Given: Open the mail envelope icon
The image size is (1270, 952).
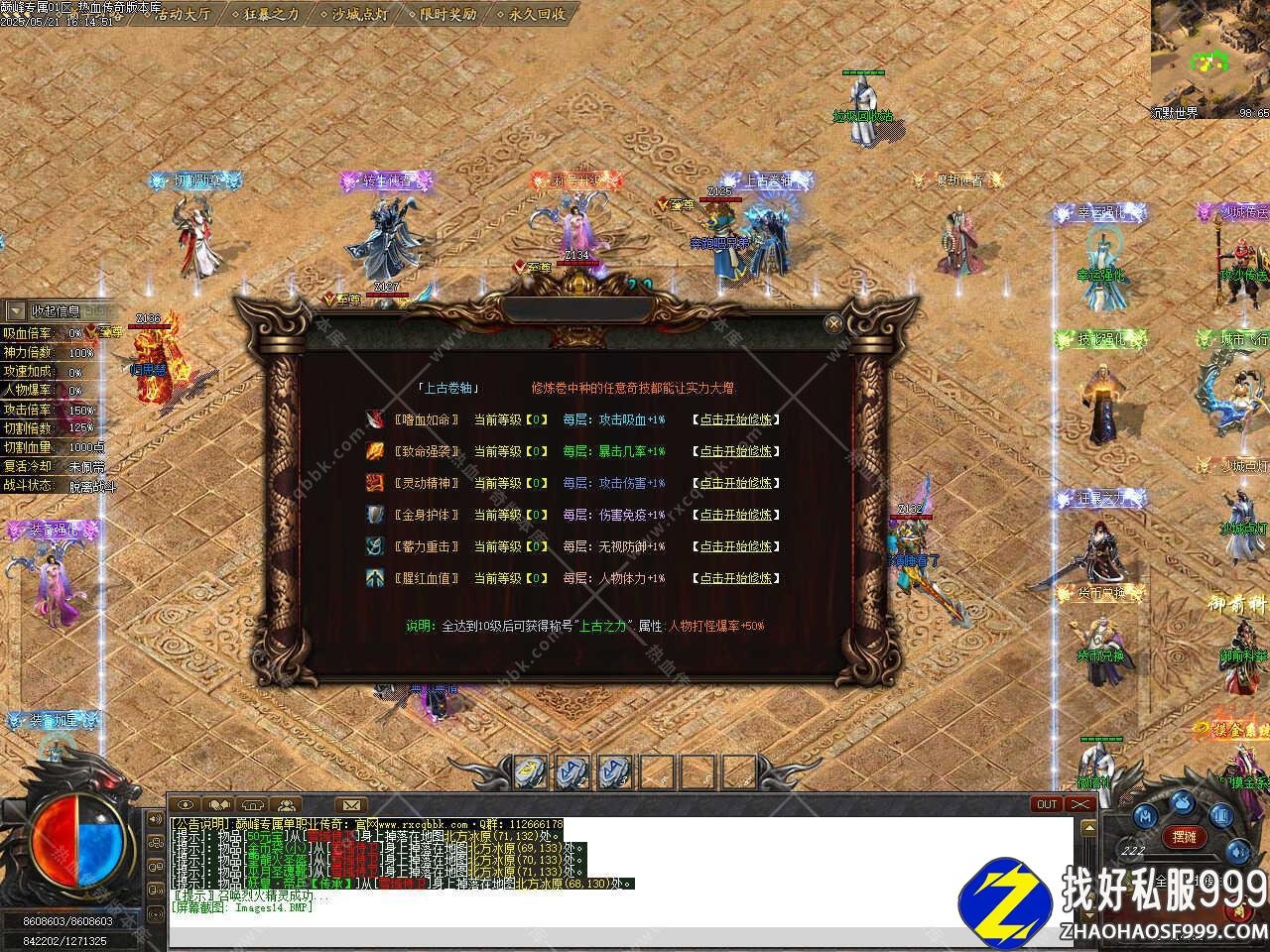Looking at the screenshot, I should (350, 804).
